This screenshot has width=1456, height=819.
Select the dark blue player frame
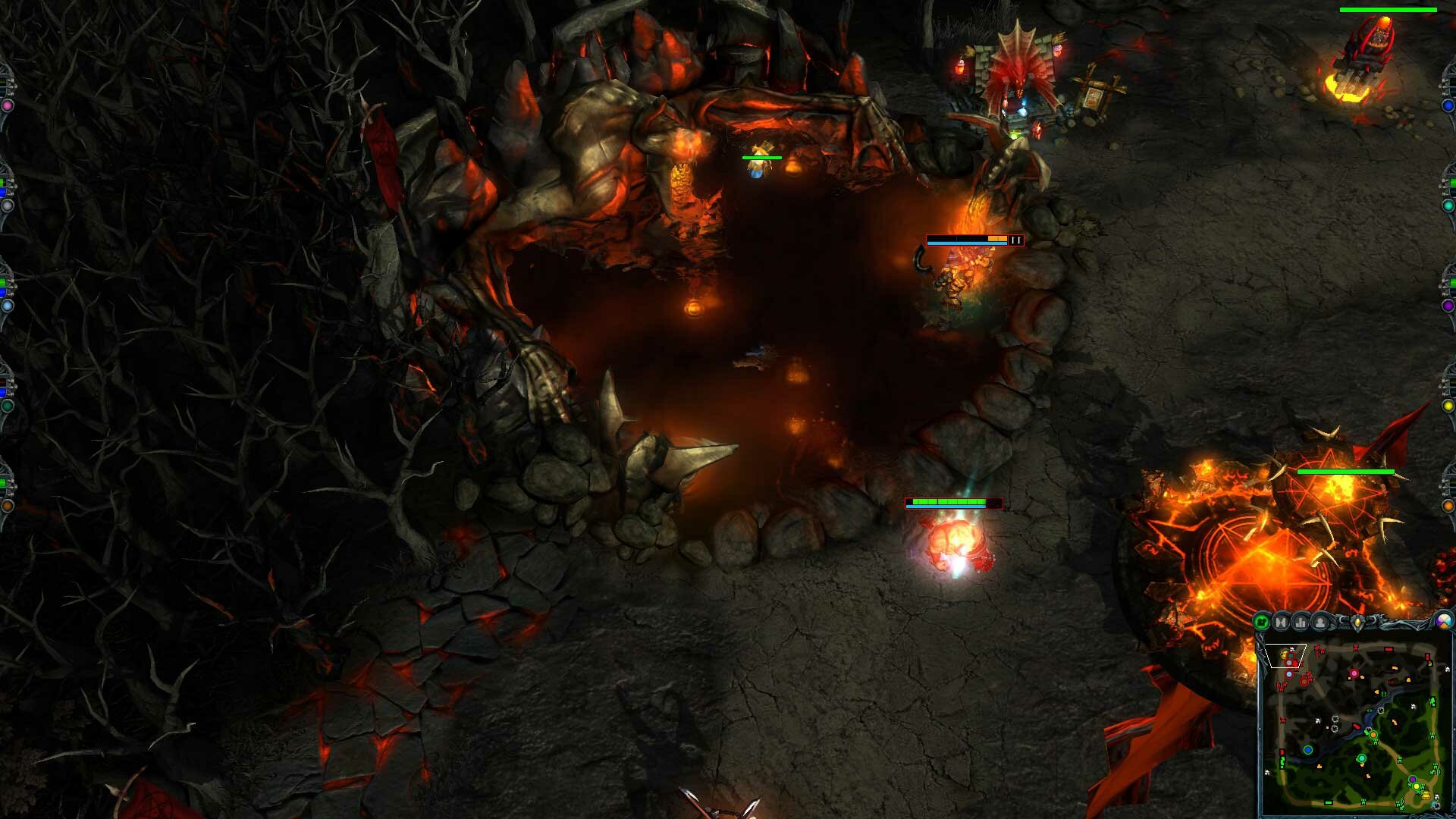click(1448, 105)
